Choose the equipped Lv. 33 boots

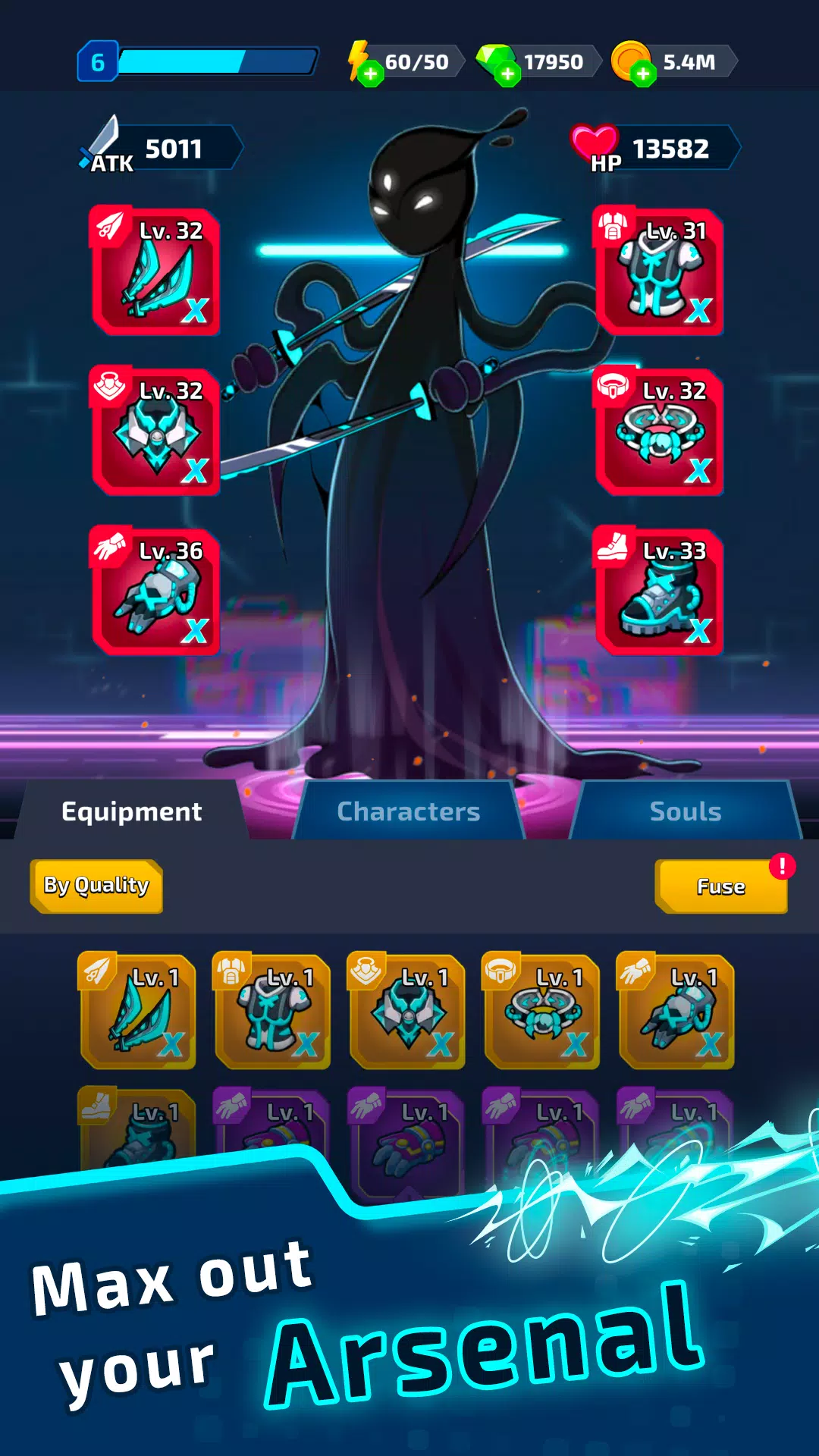(x=659, y=592)
